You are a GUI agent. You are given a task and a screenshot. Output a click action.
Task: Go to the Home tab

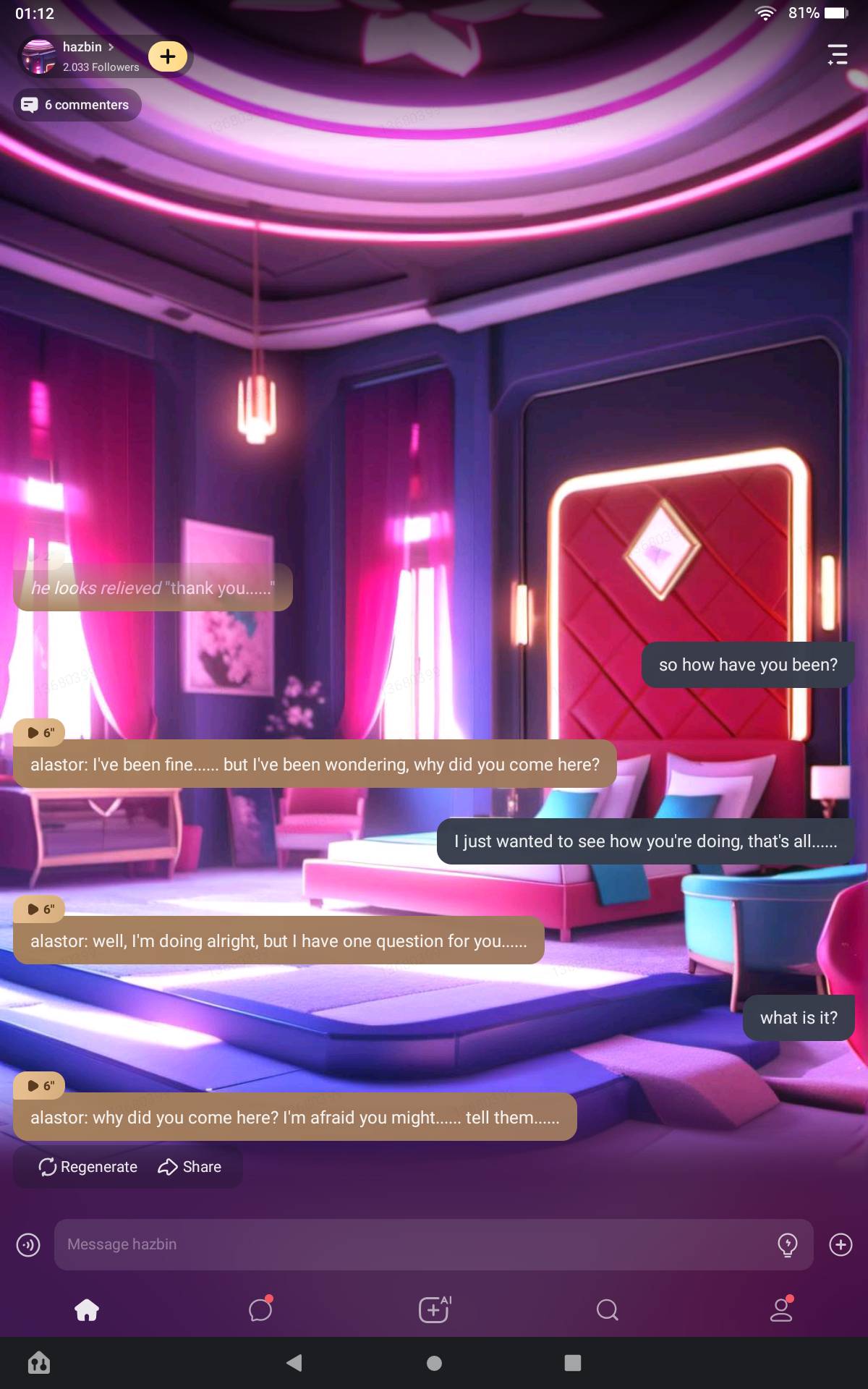87,1309
